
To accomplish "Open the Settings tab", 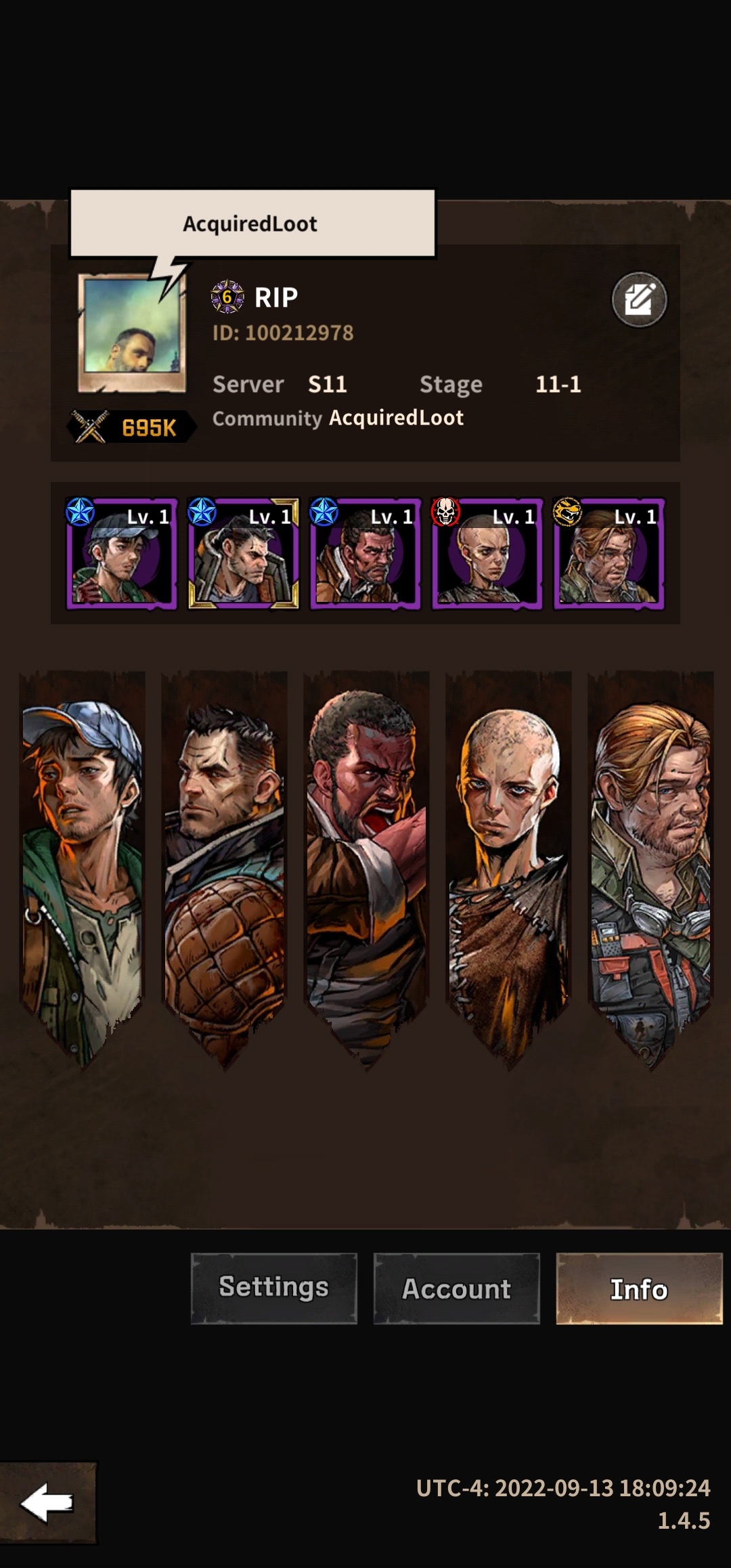I will 273,1288.
